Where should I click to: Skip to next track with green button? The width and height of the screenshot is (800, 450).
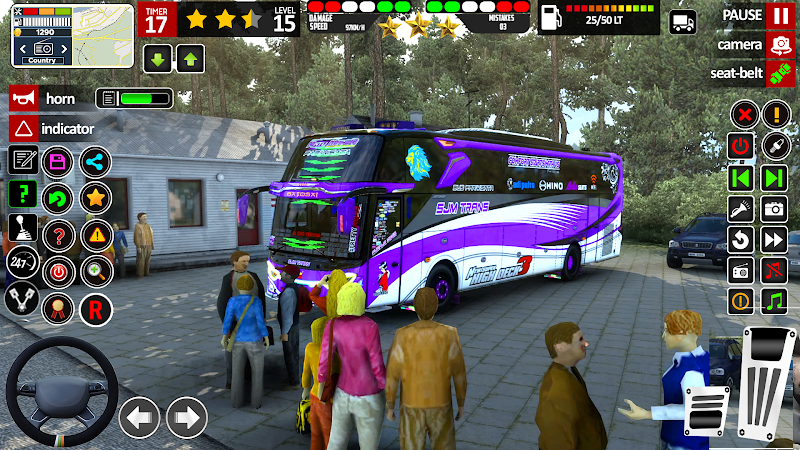(x=774, y=178)
